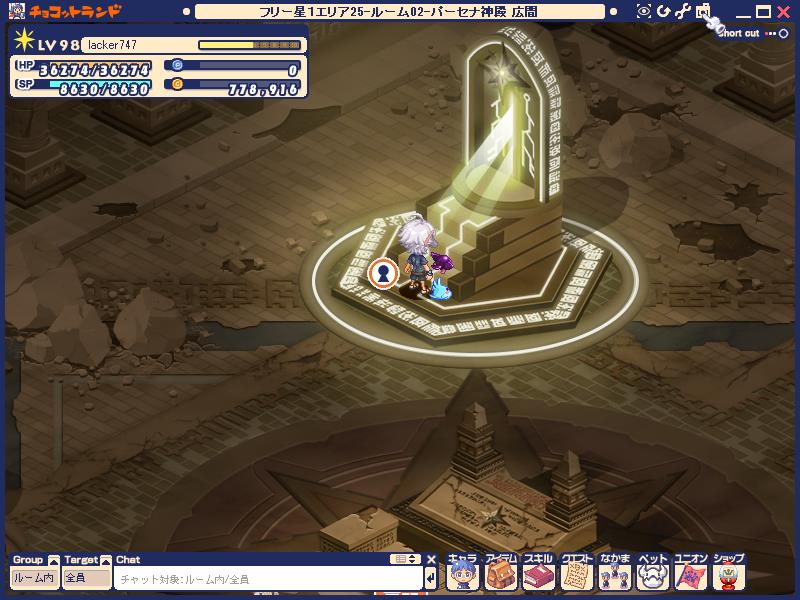Close the chat panel with the X
Screen dimensions: 800x600
[431, 559]
